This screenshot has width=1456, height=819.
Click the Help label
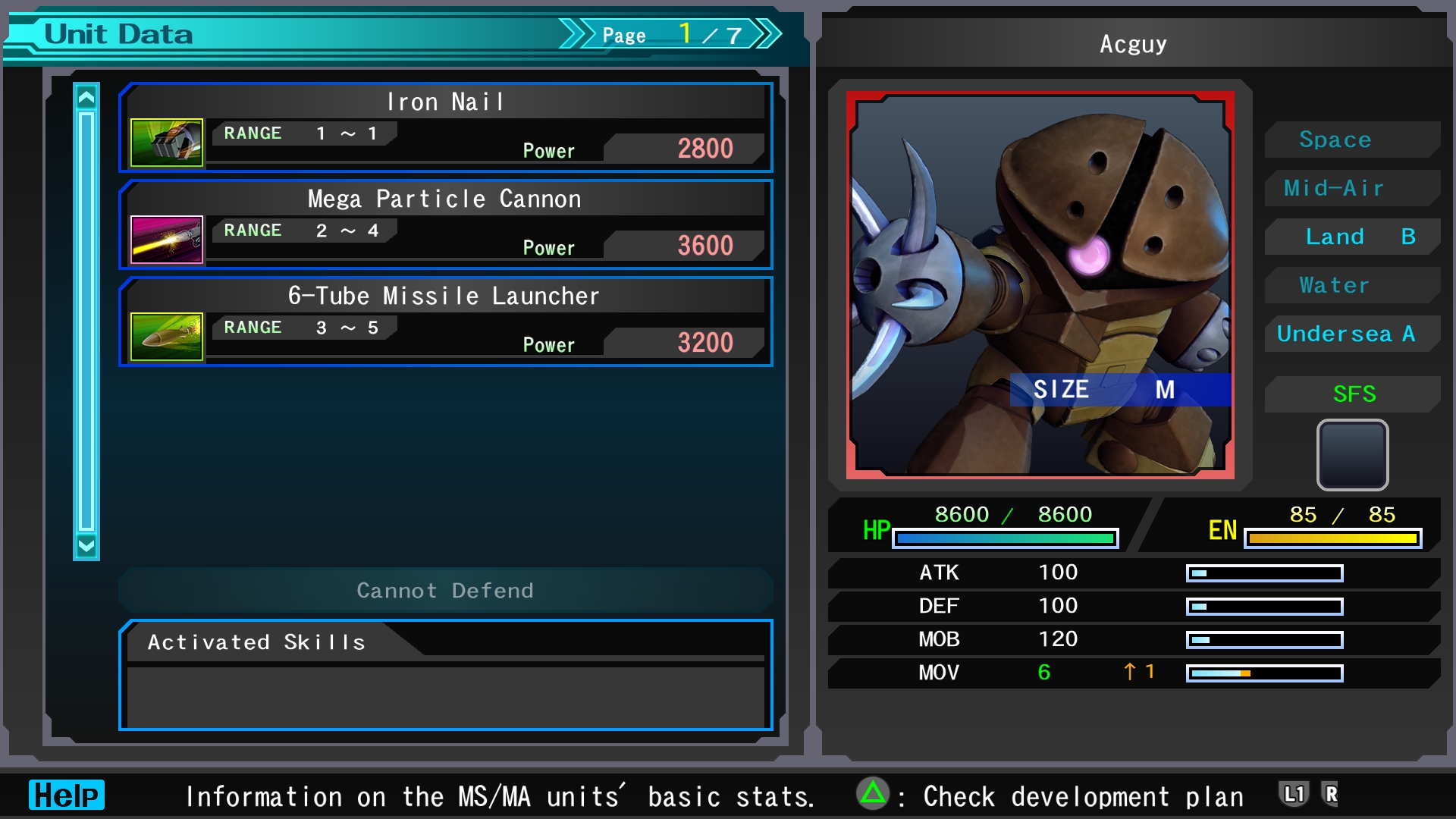[67, 795]
